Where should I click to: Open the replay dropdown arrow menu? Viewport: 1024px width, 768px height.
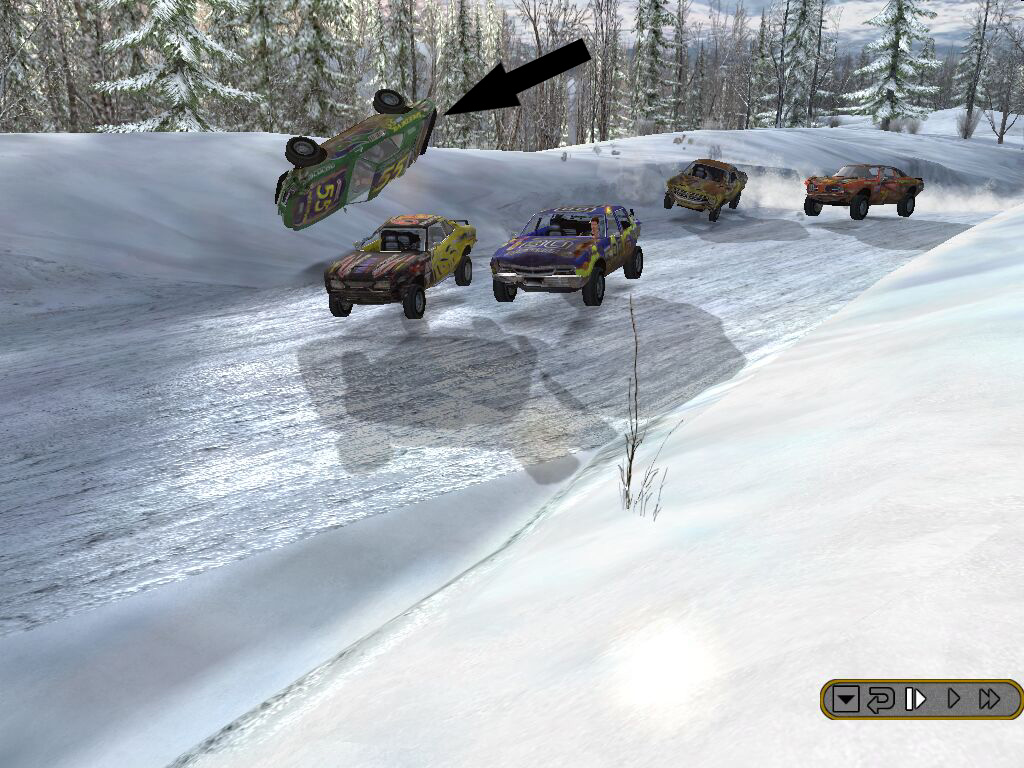(x=846, y=699)
